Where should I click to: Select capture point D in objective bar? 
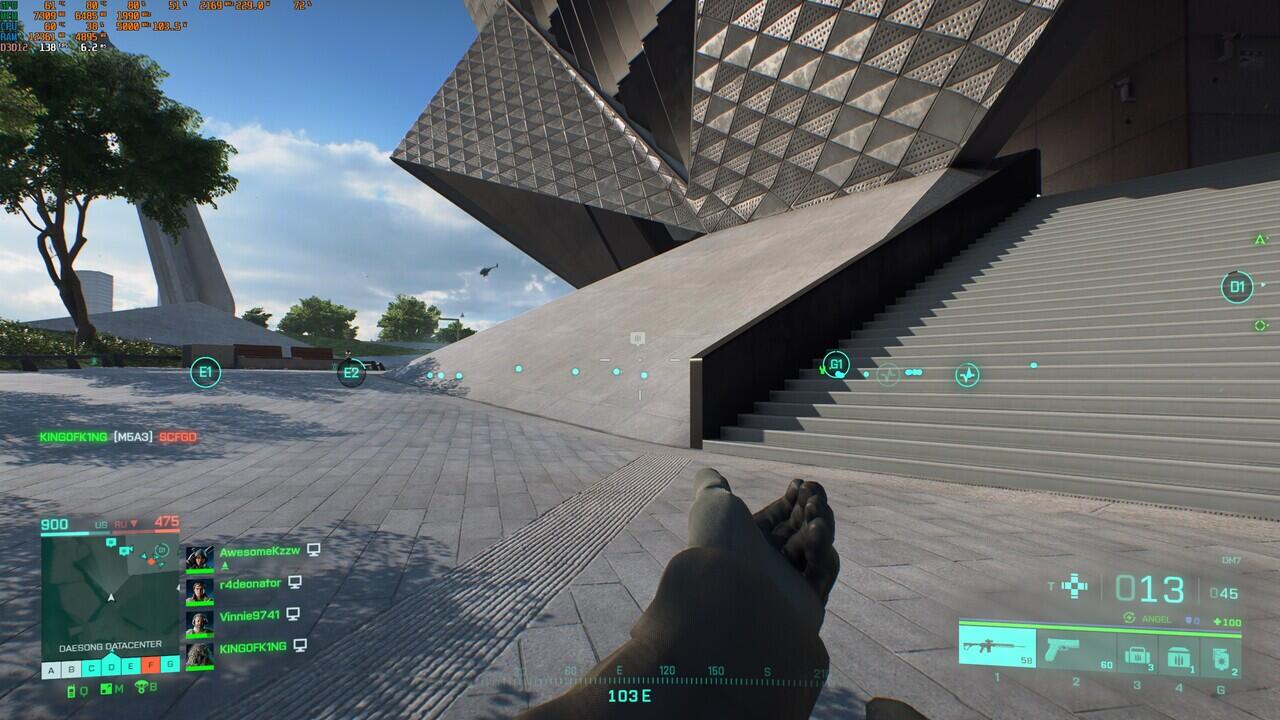pyautogui.click(x=111, y=667)
